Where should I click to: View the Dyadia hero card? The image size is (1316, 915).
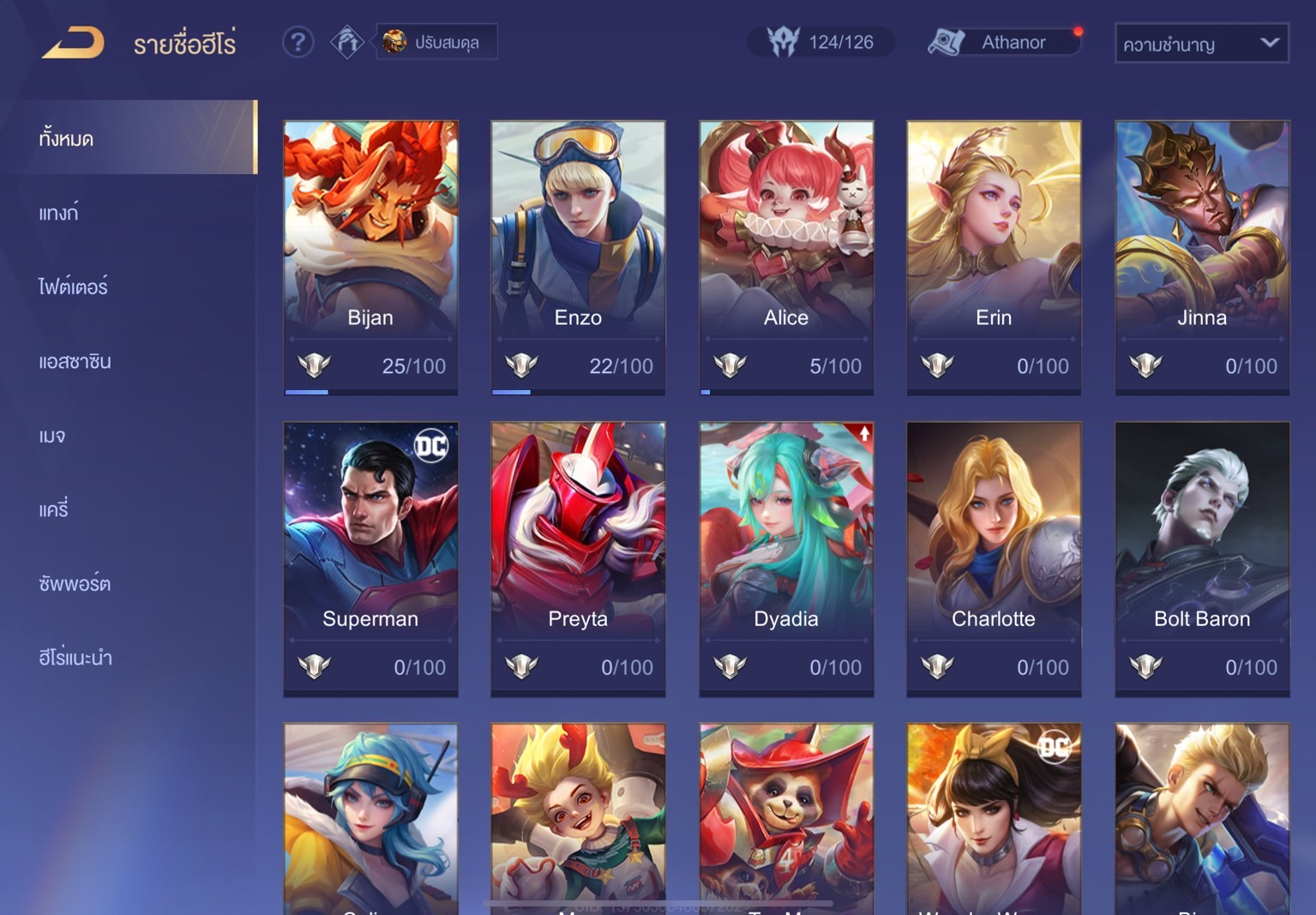pos(786,558)
